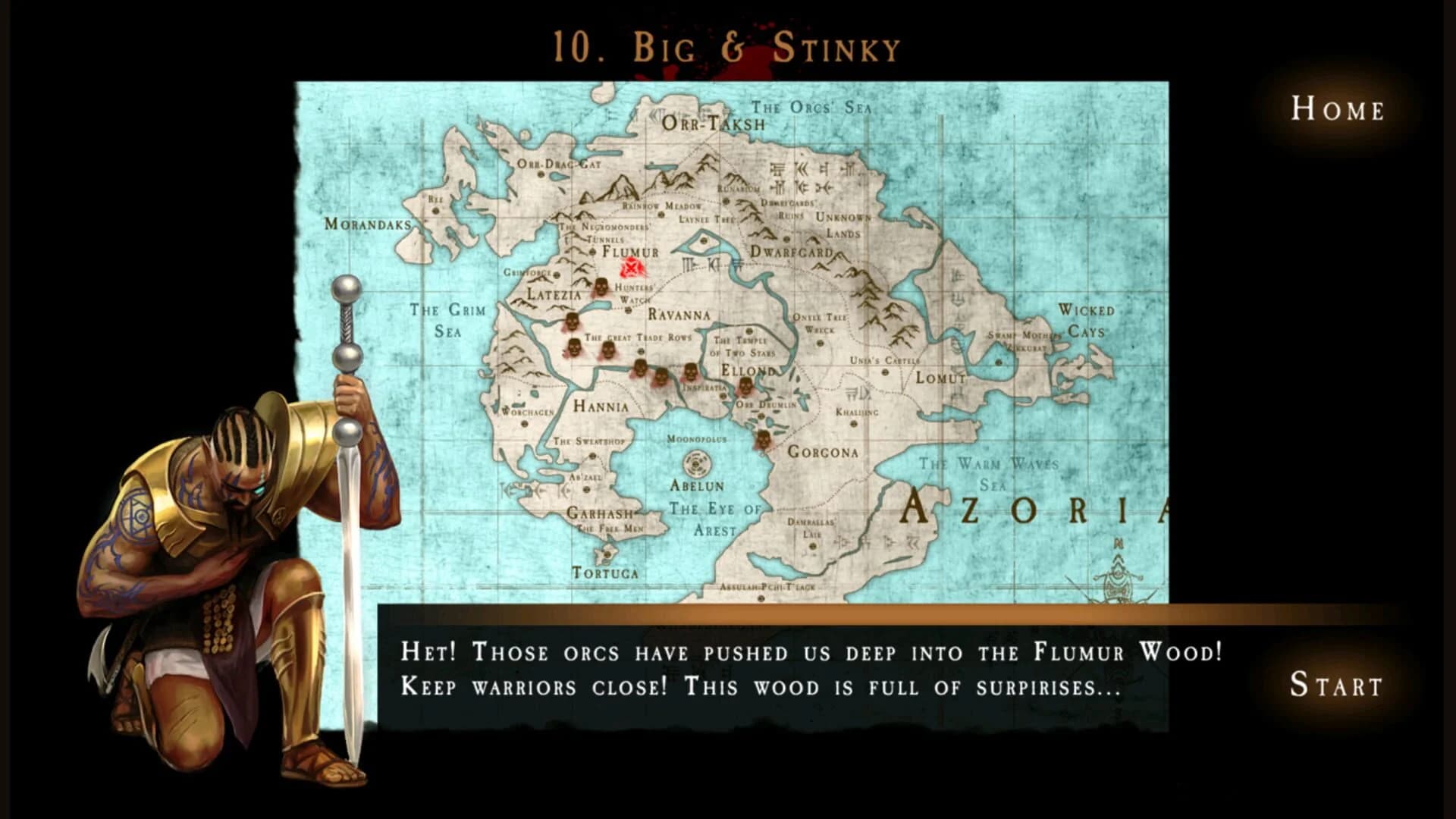
Task: Select Dwarfgard on the map
Action: [x=792, y=250]
